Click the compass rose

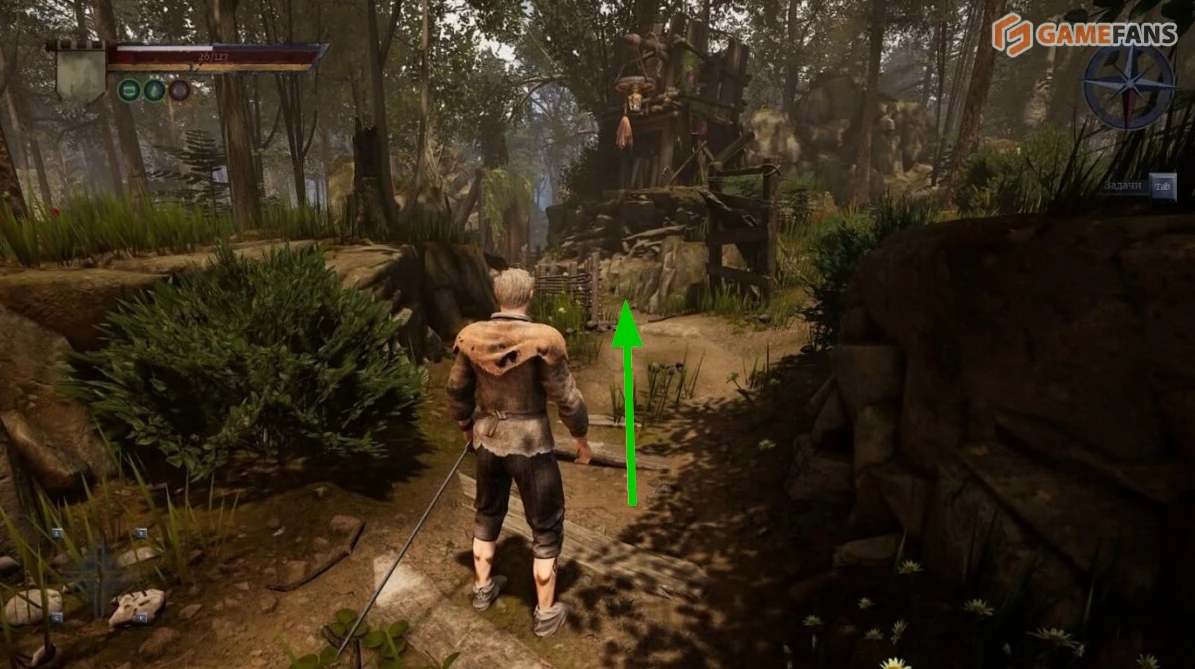coord(1129,87)
